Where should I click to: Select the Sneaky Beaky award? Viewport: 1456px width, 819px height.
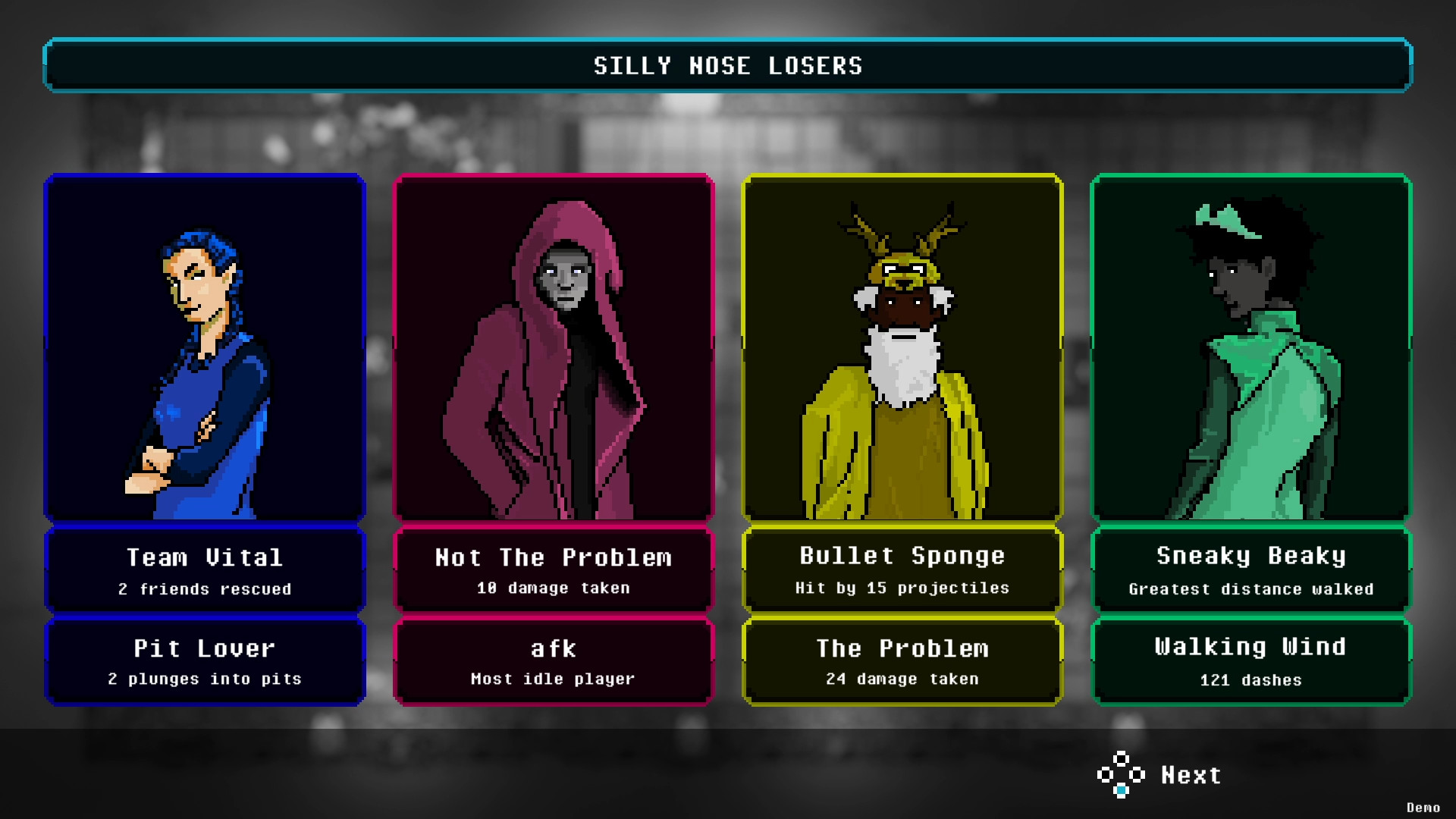pos(1251,570)
